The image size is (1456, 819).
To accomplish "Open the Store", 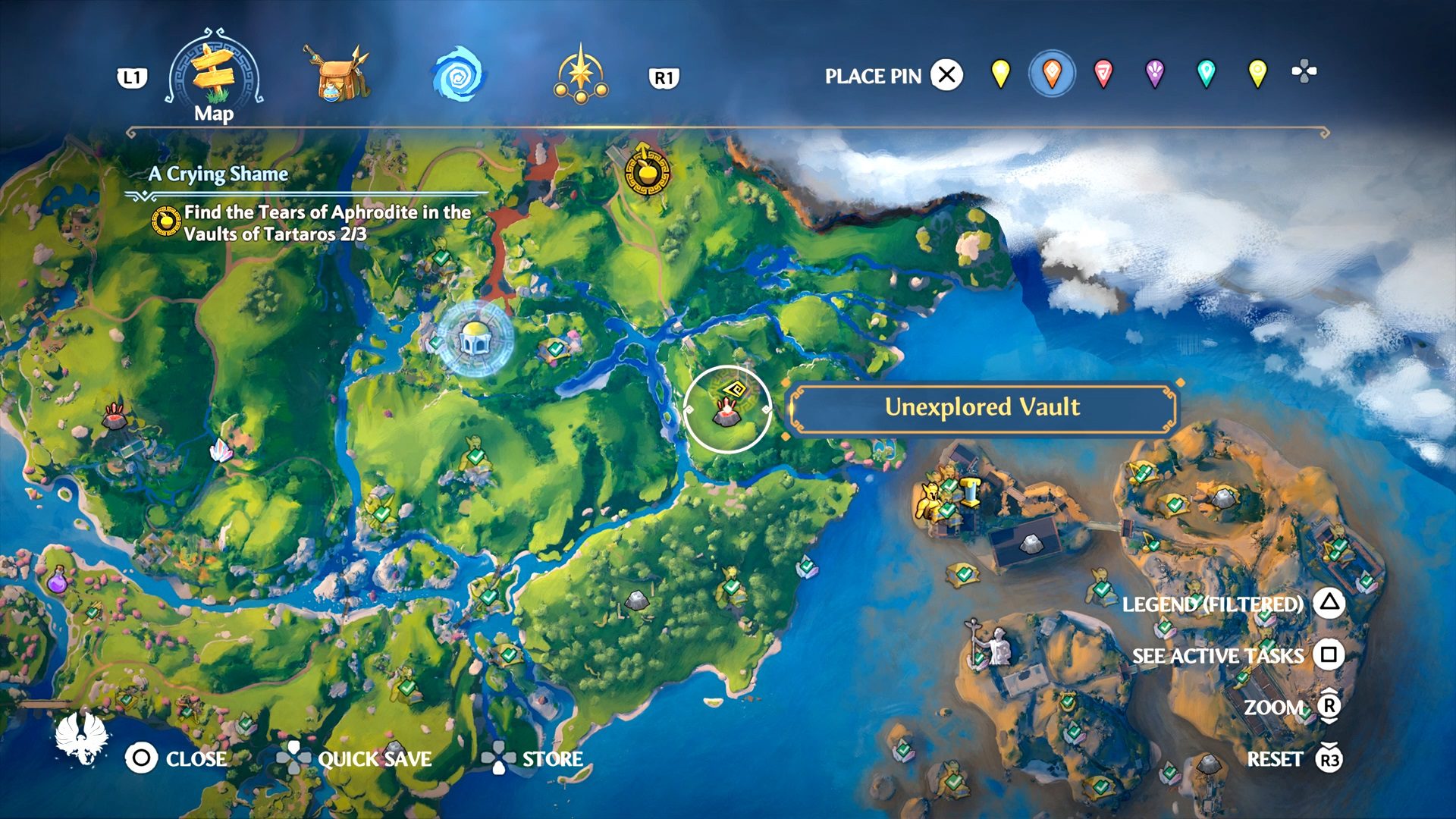I will click(x=533, y=758).
